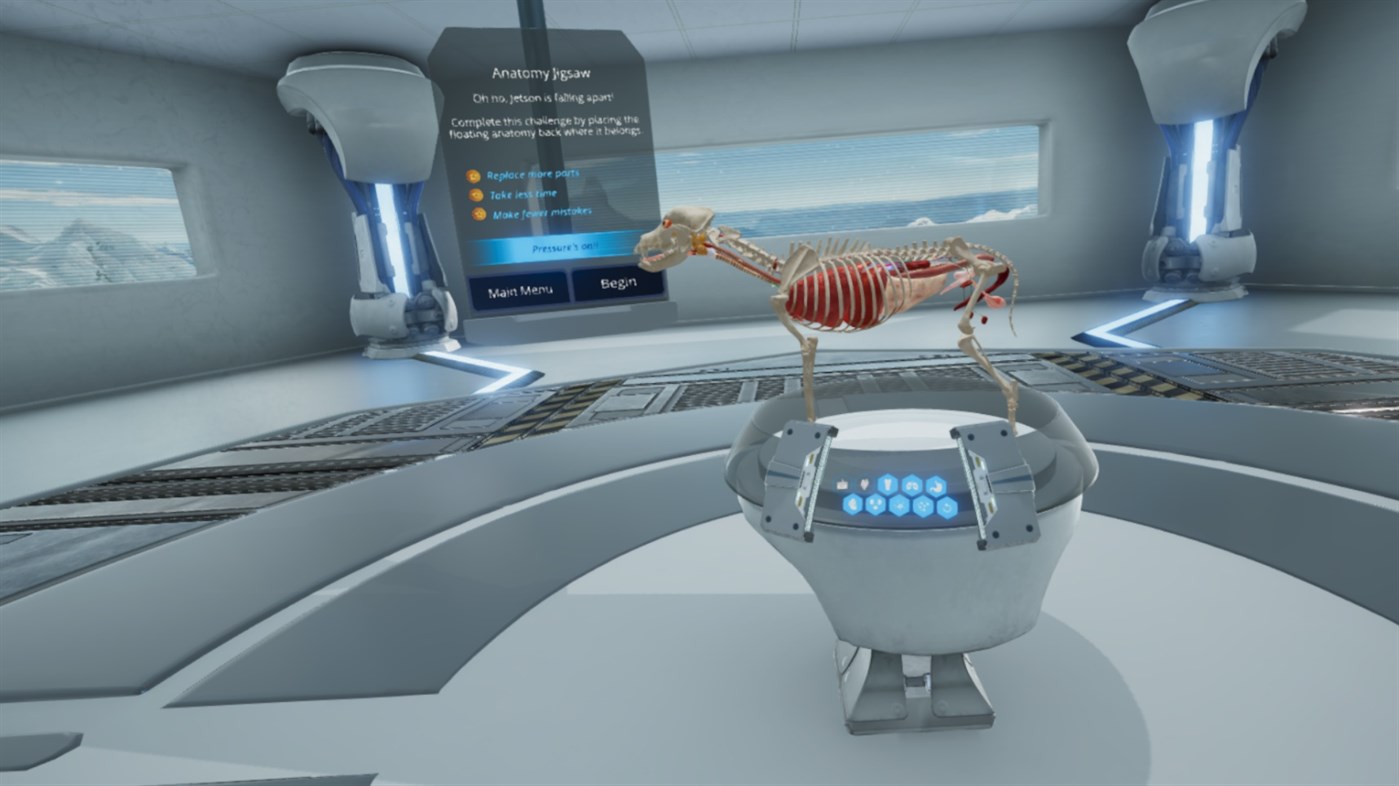Toggle the heart cardiovascular system on

(865, 484)
